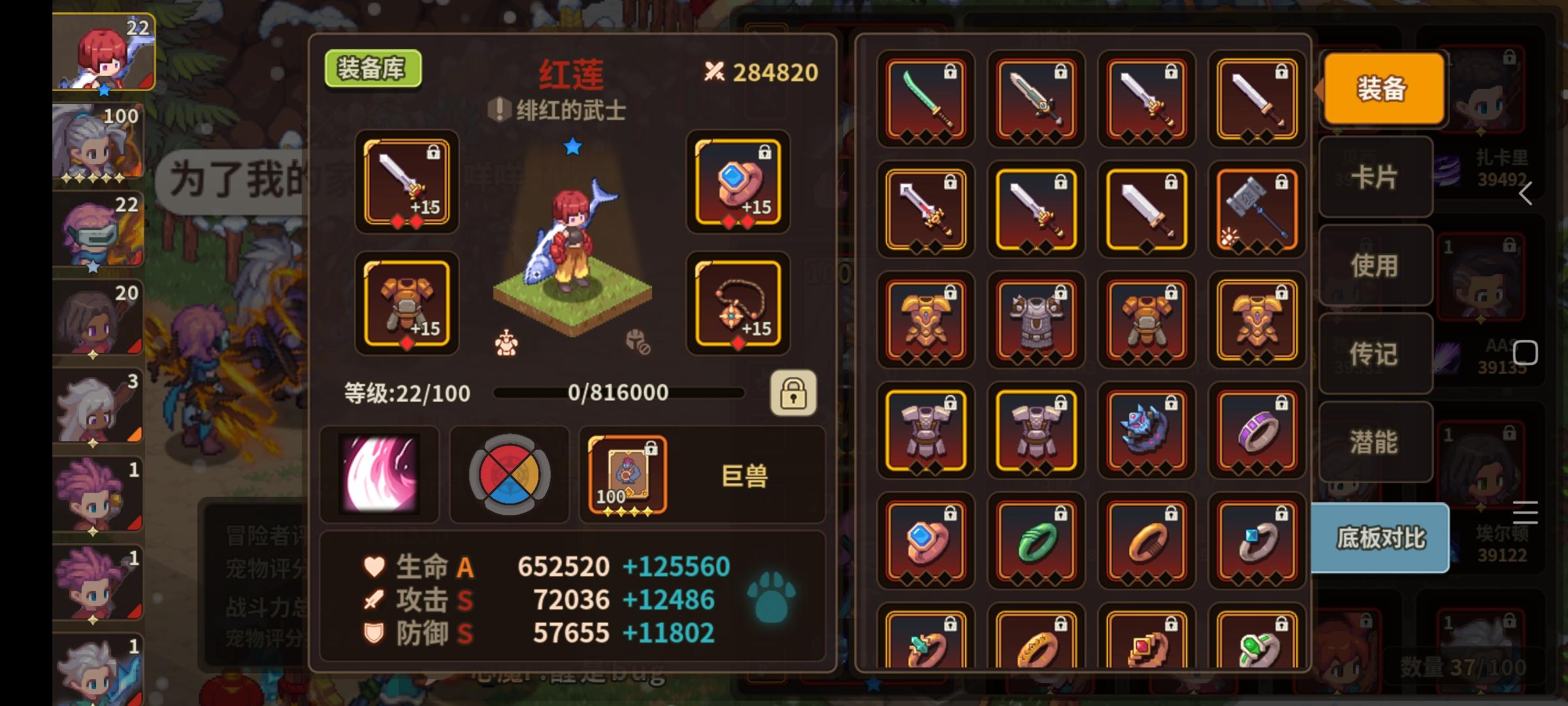Open the pink swirl skill icon

(x=379, y=475)
